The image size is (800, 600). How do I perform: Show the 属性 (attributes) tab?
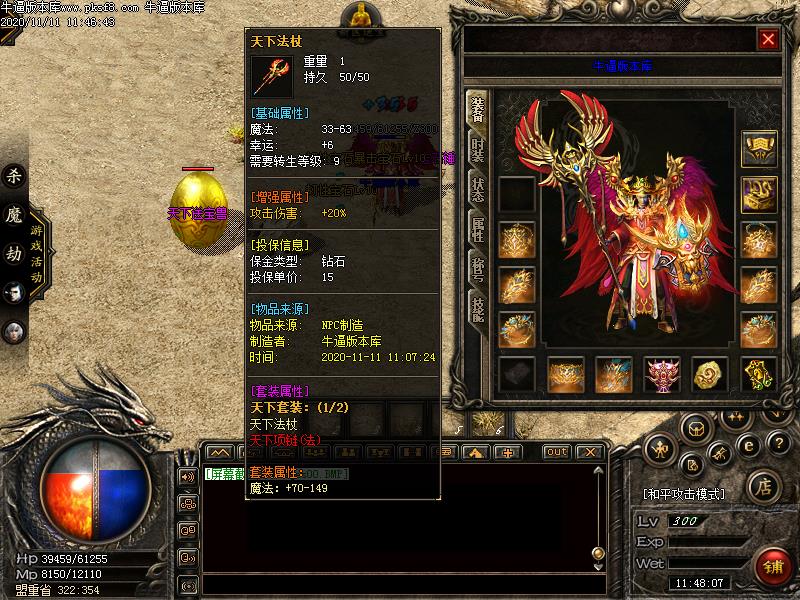tap(478, 229)
